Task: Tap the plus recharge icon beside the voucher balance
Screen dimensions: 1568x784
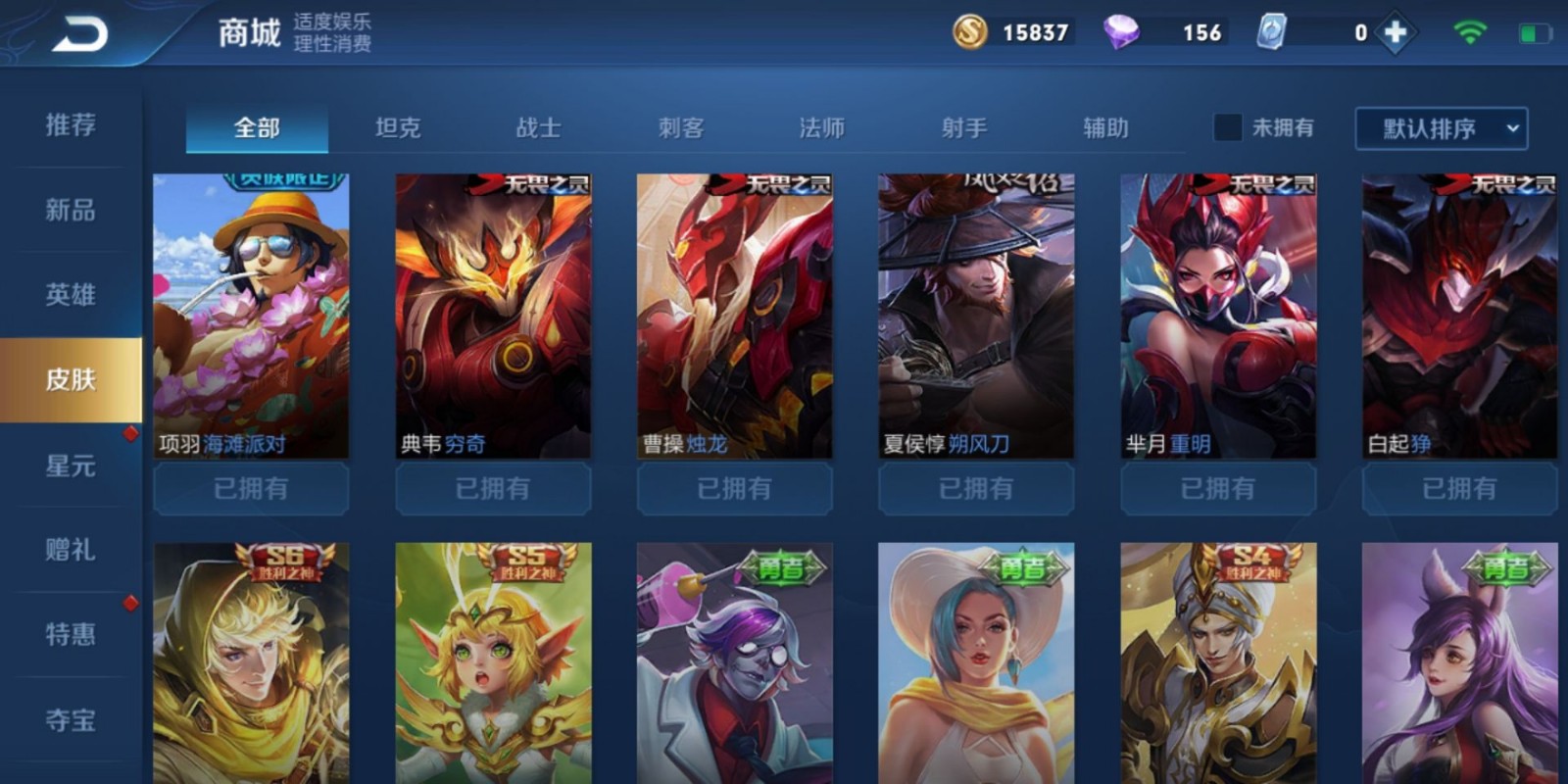Action: (x=1396, y=32)
